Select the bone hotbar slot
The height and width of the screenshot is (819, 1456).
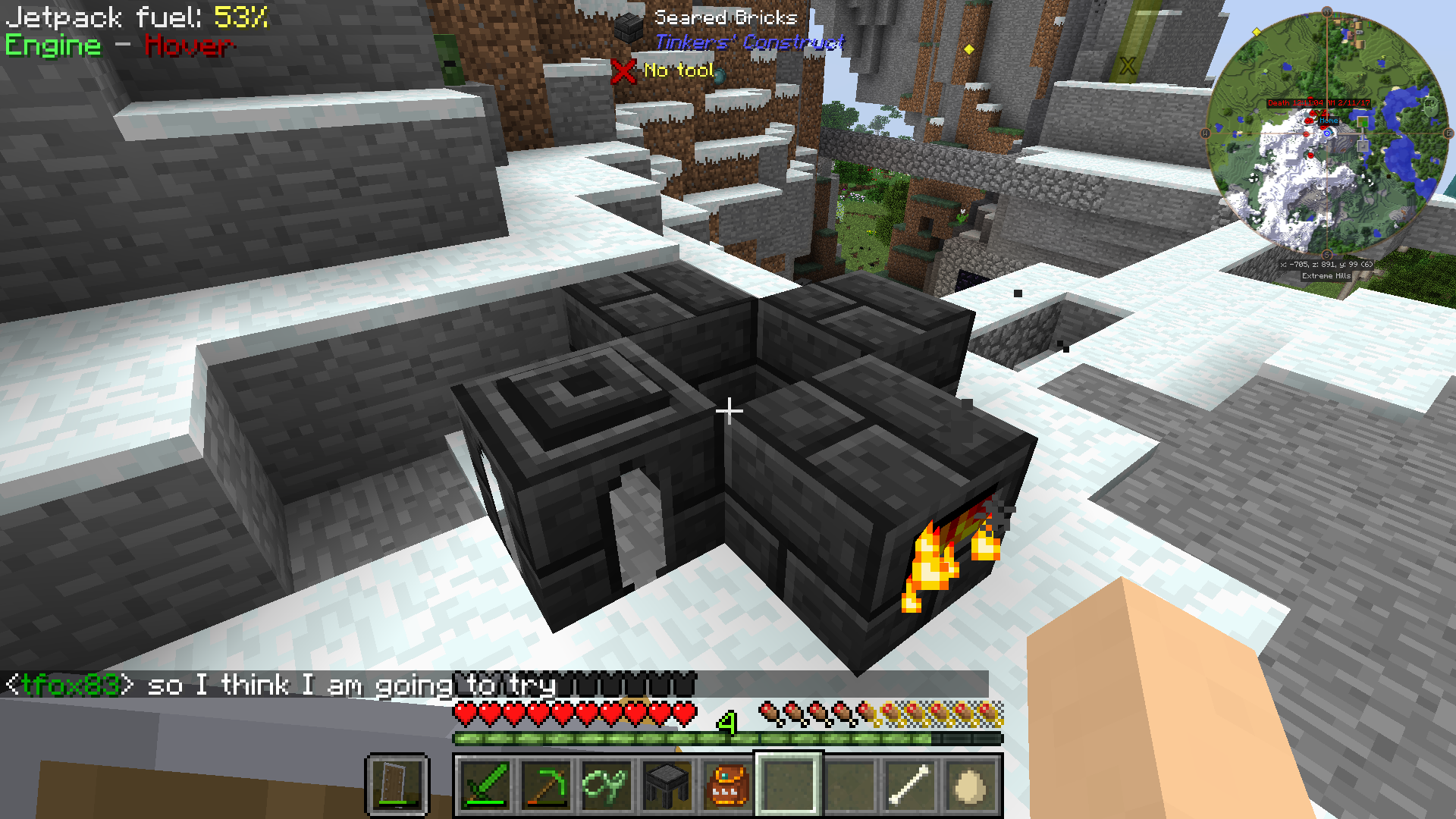click(909, 786)
